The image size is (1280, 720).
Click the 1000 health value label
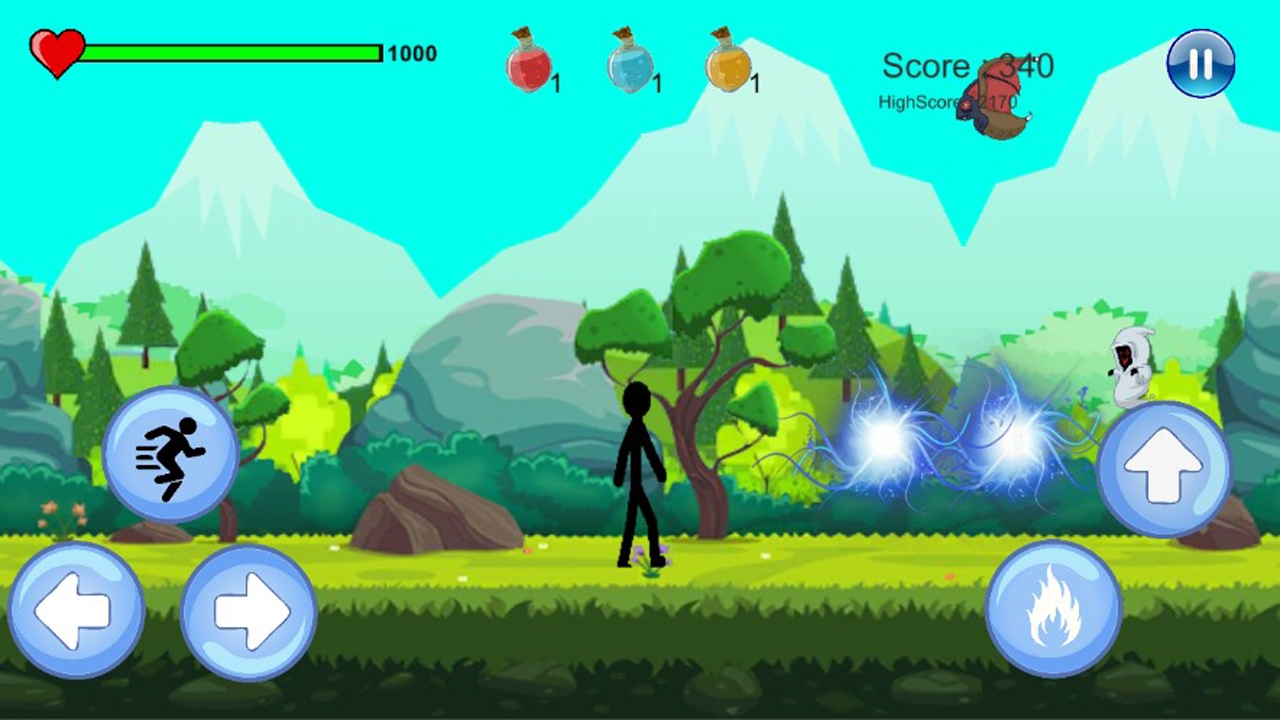[x=416, y=54]
